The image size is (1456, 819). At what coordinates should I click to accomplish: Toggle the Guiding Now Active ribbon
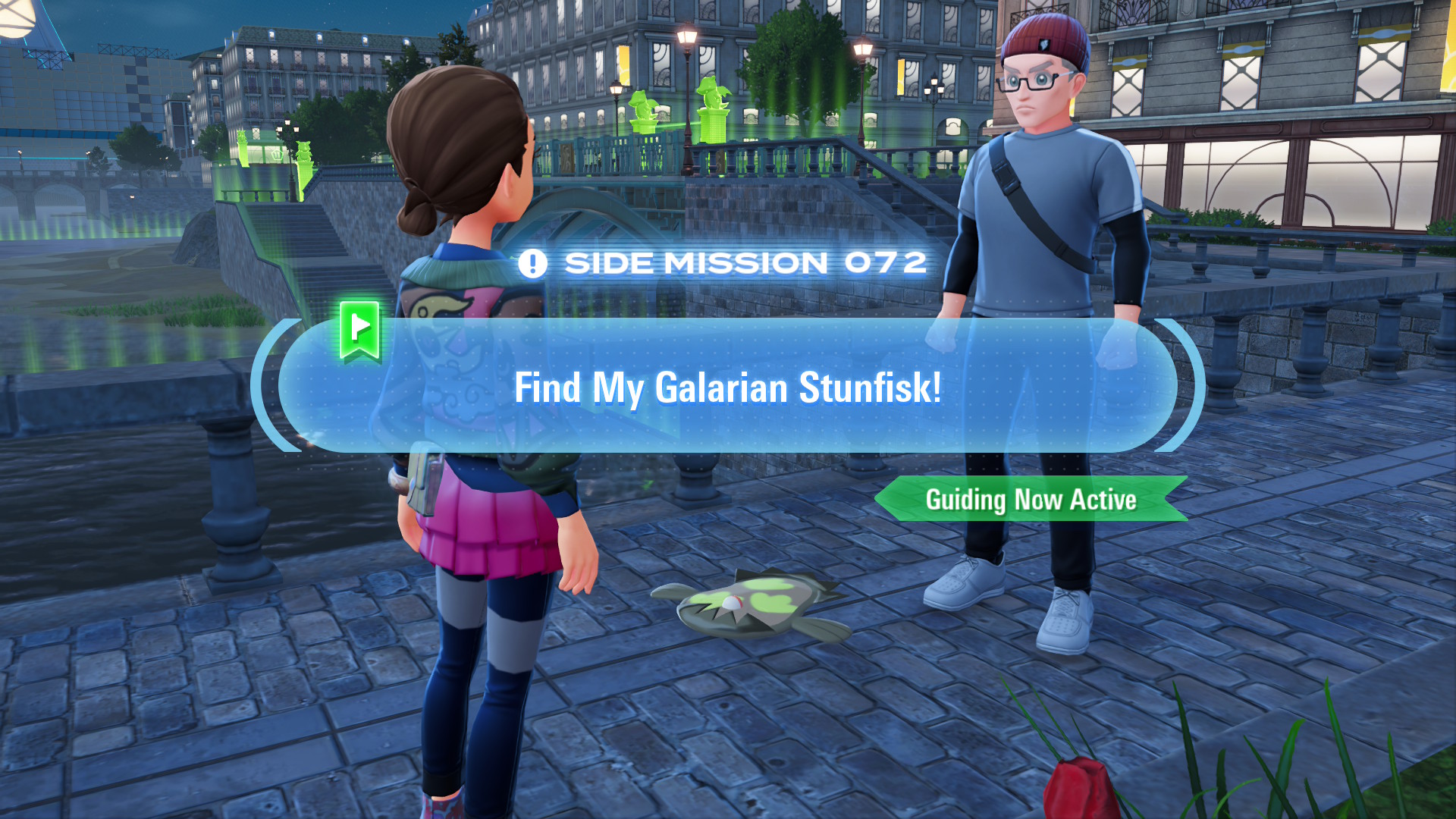1031,499
